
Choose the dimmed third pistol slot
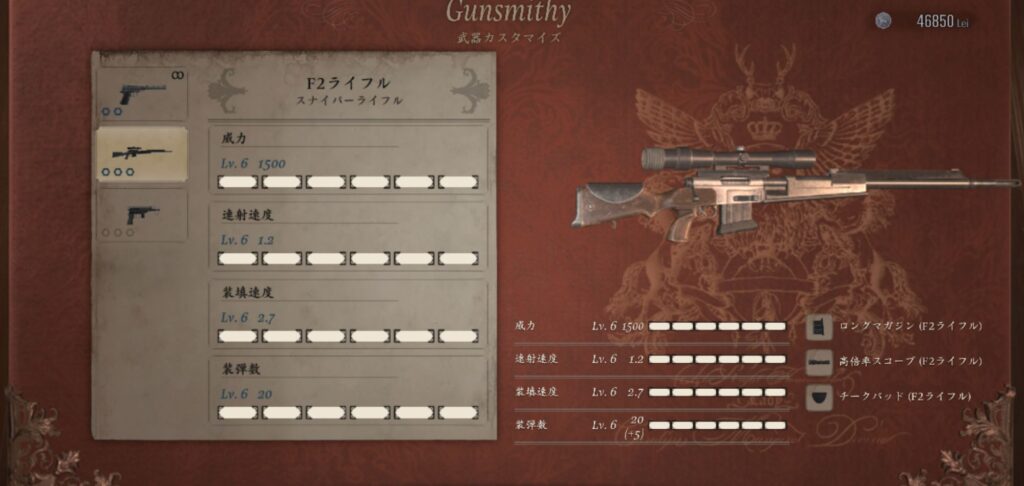(141, 215)
